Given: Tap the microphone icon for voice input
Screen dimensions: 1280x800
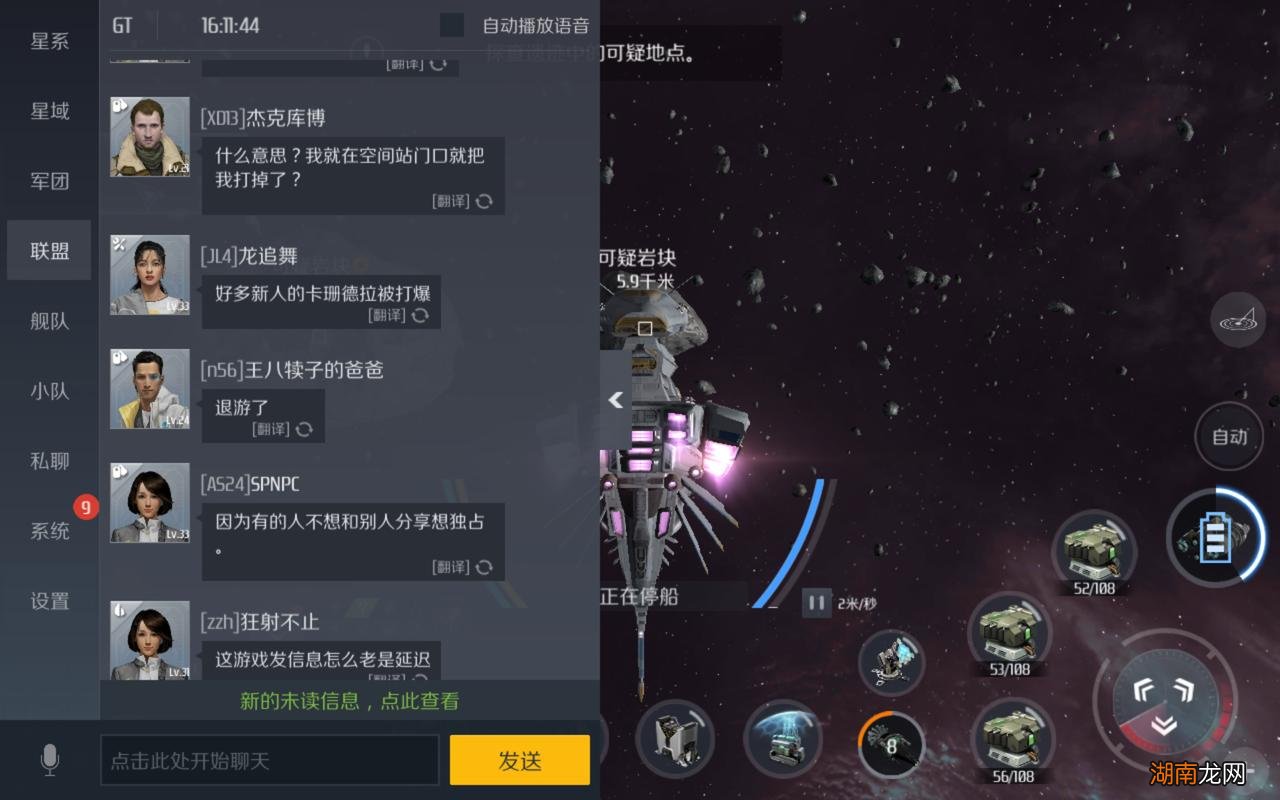Looking at the screenshot, I should coord(47,761).
